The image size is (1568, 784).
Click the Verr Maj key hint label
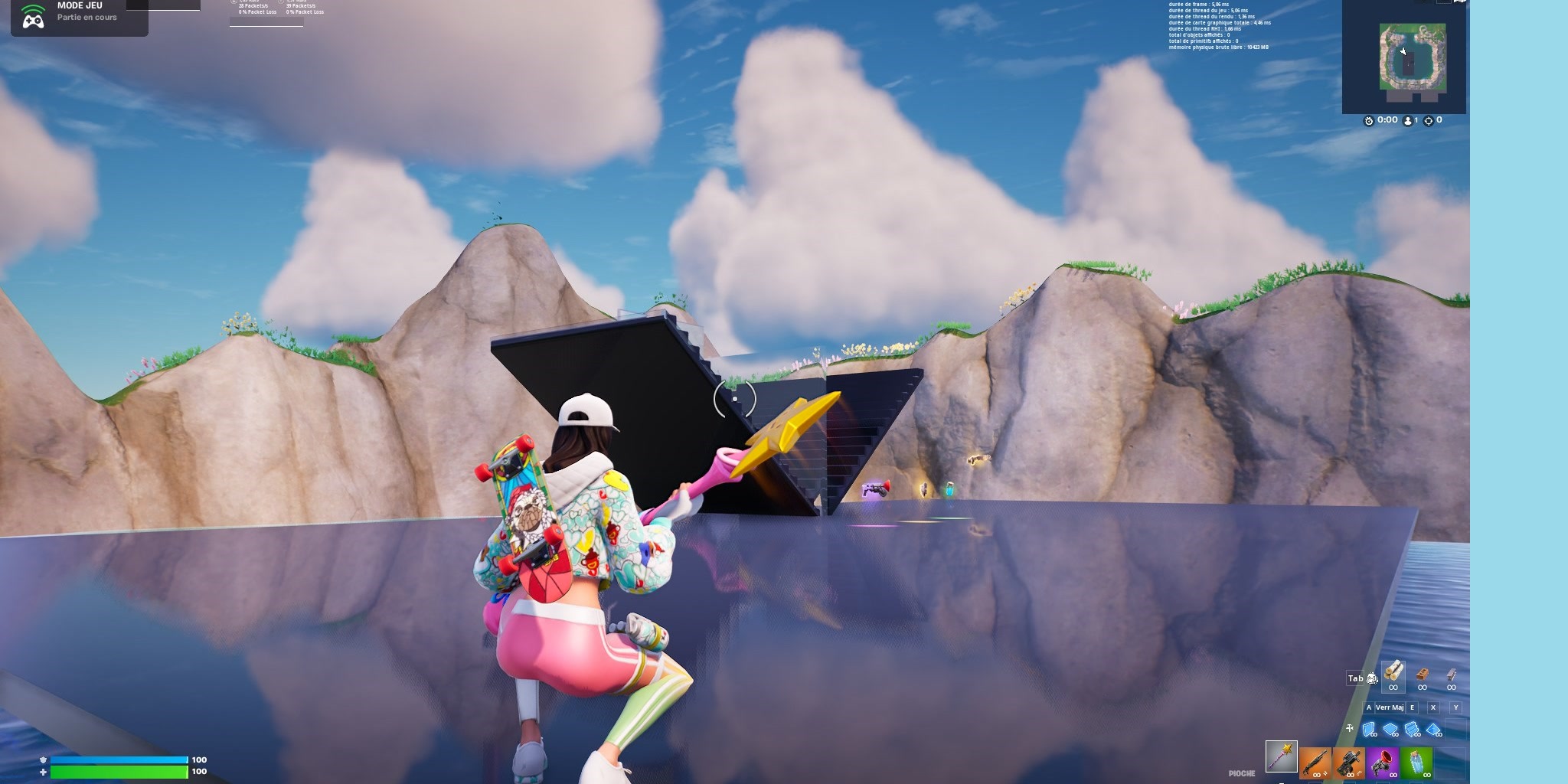1390,707
